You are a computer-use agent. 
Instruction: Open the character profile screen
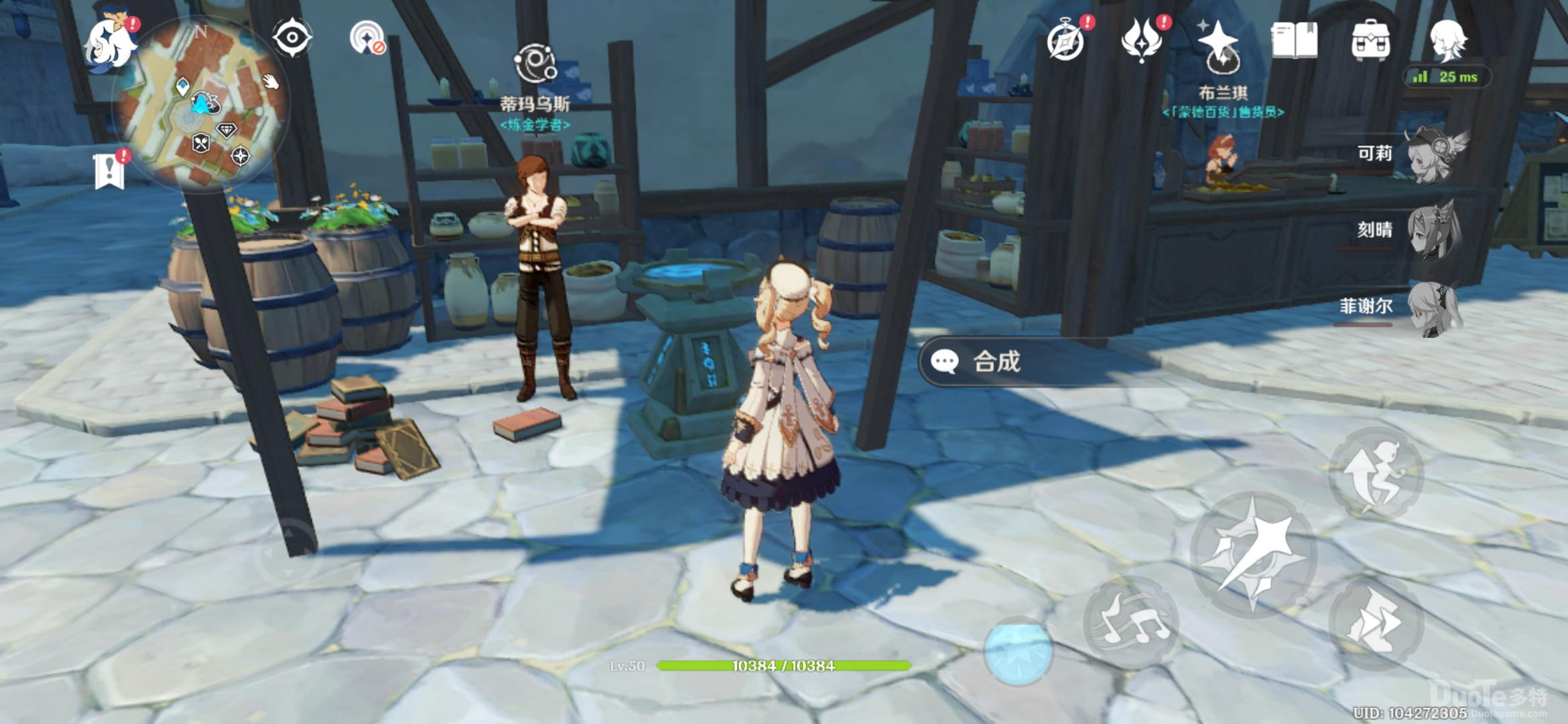[1447, 40]
